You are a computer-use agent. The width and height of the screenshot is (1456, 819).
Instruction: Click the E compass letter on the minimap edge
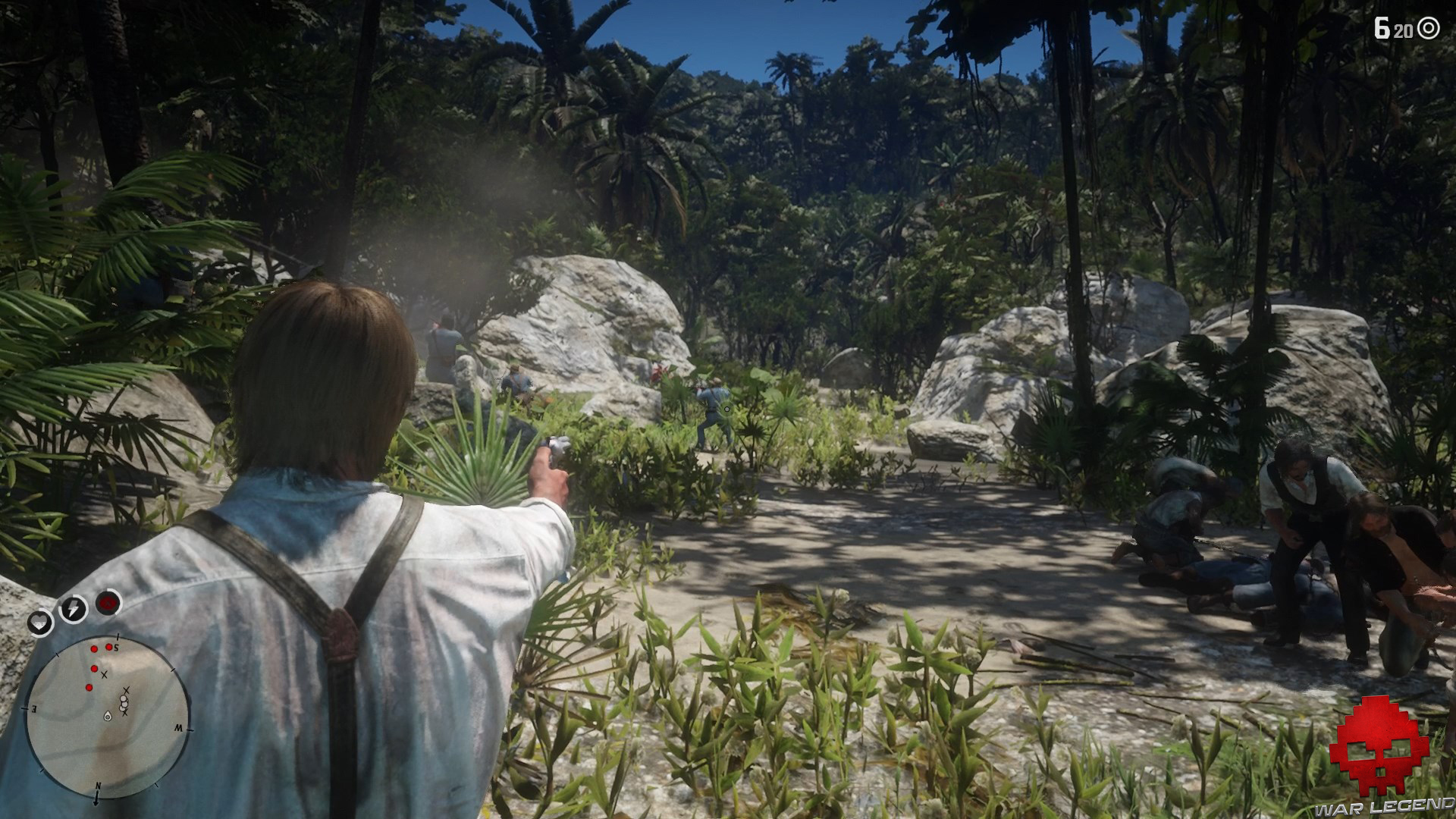33,709
